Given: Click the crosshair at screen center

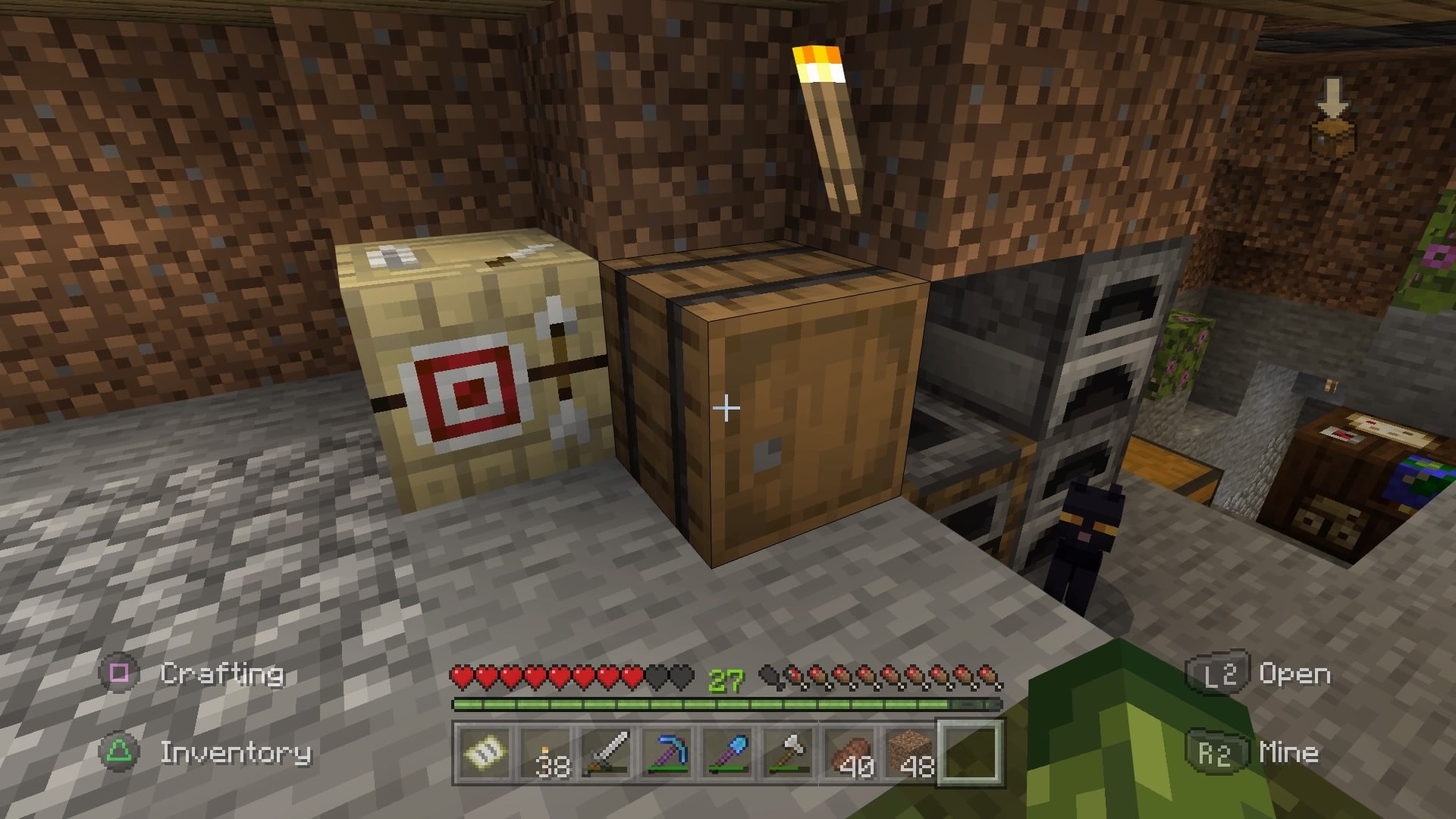Looking at the screenshot, I should point(726,408).
